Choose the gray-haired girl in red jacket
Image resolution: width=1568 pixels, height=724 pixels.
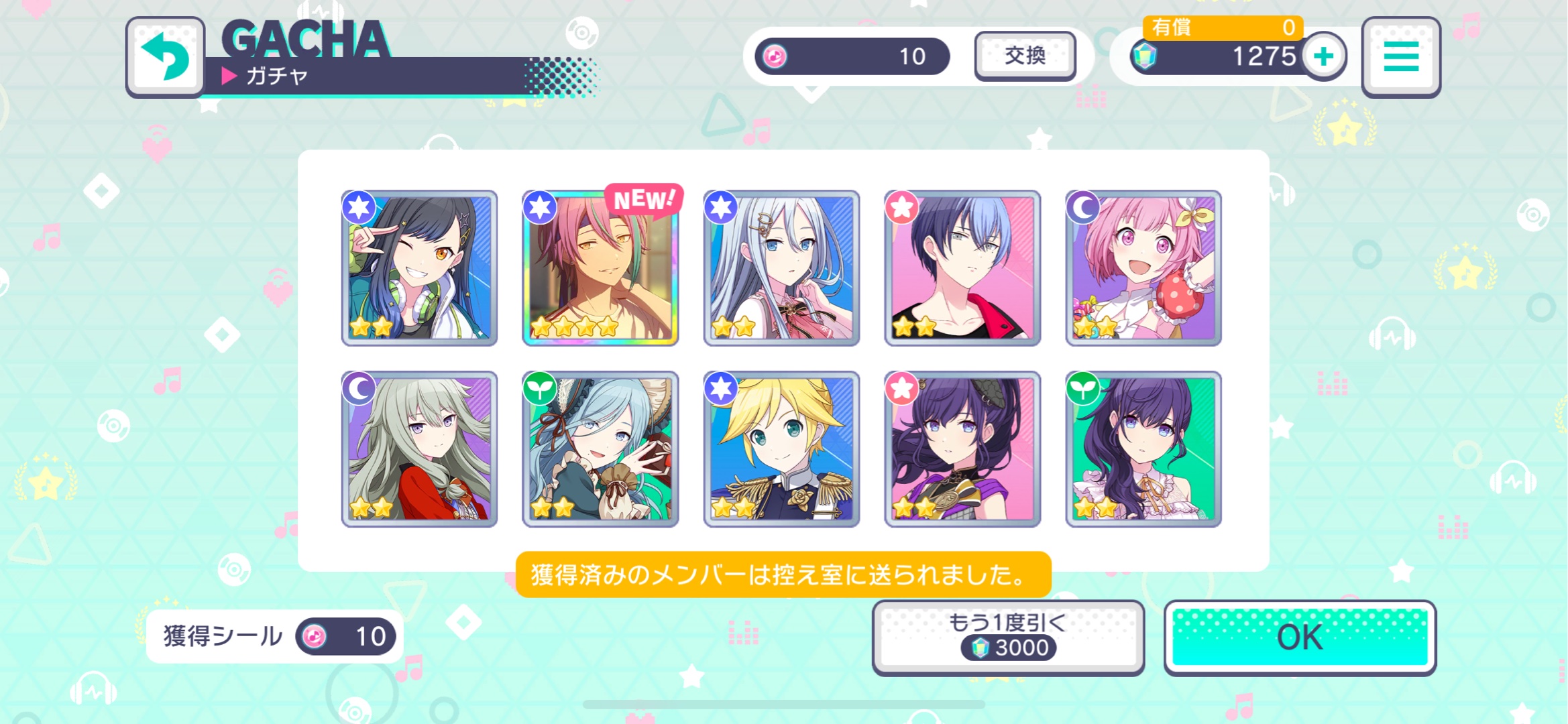(419, 449)
